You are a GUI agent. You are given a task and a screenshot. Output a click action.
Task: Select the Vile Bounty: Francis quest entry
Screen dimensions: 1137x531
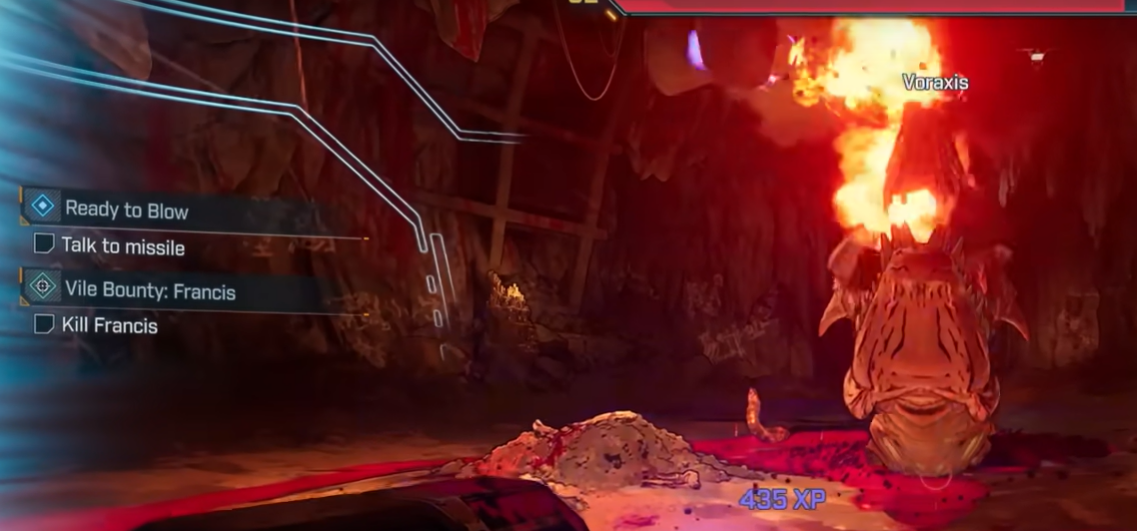click(150, 290)
